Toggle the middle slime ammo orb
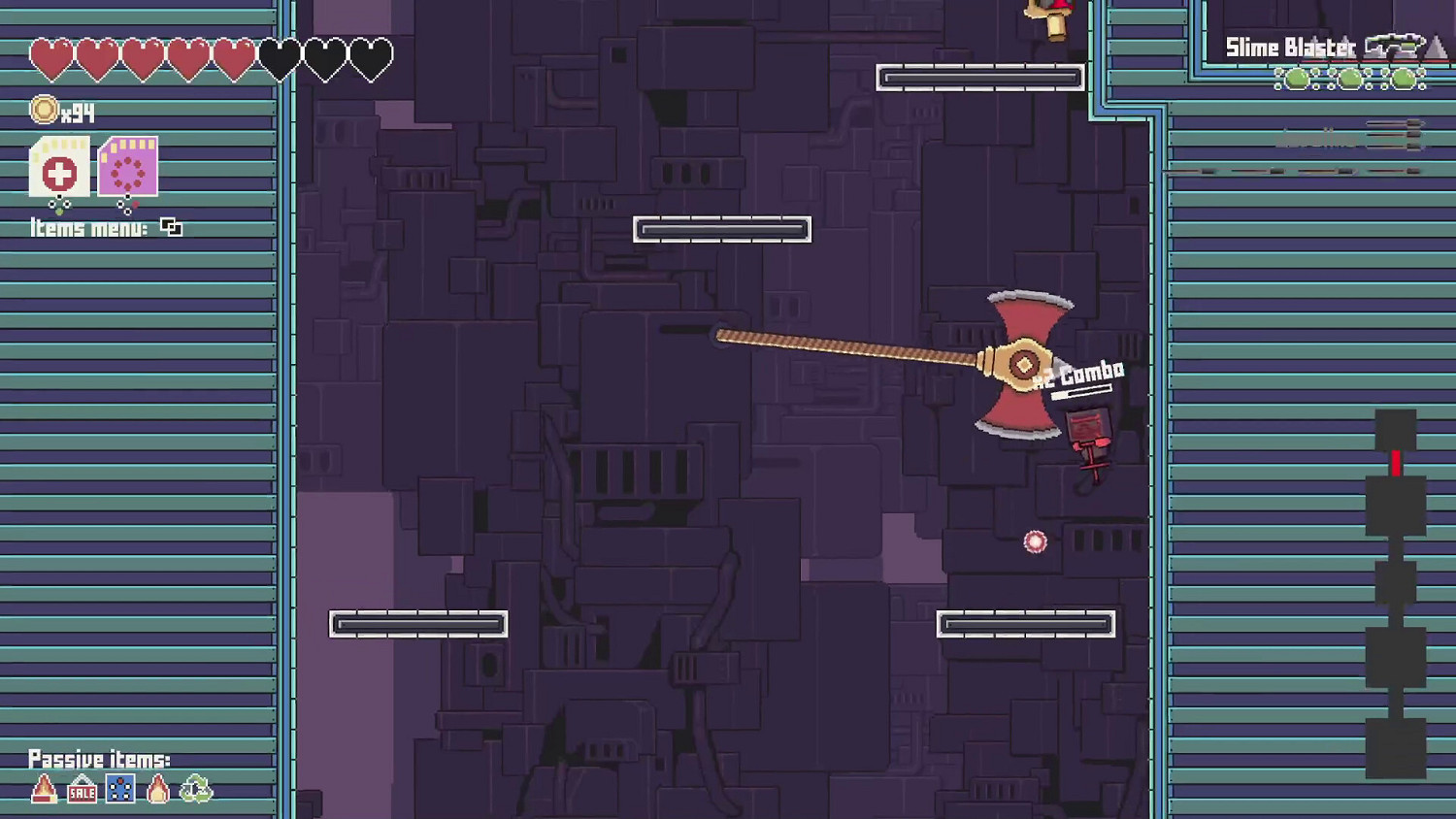This screenshot has height=819, width=1456. pos(1350,80)
